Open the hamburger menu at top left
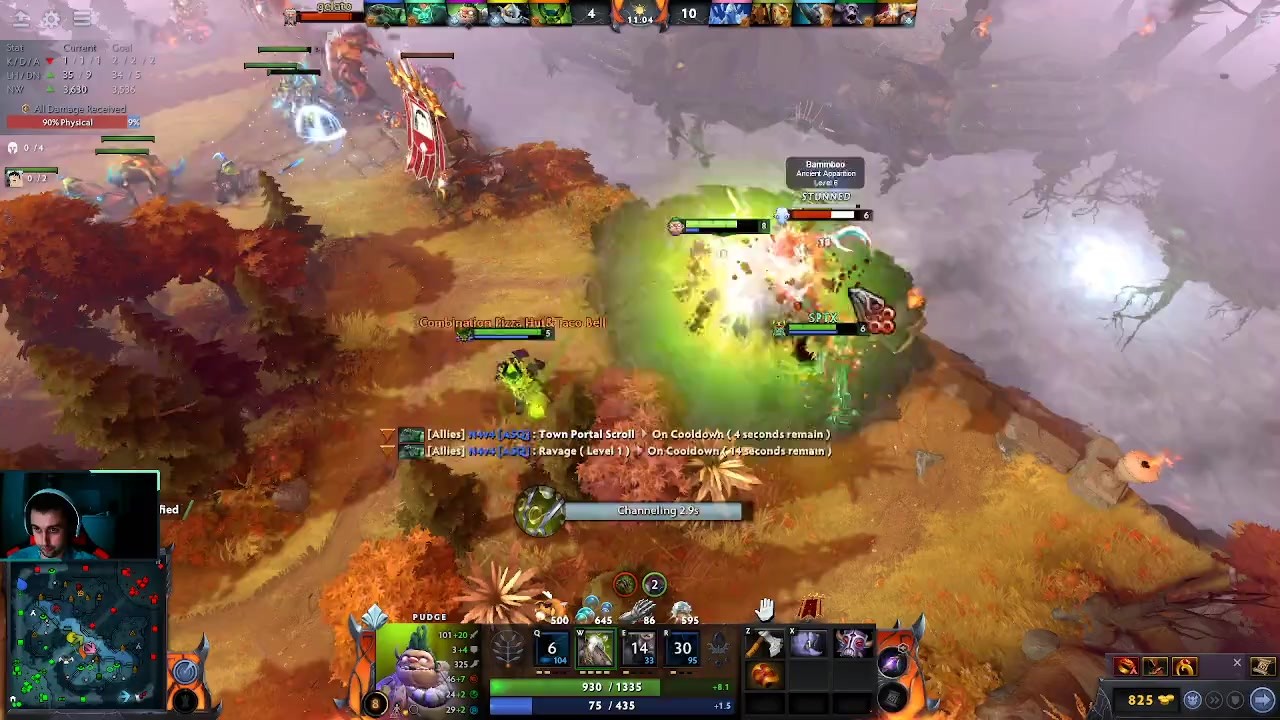Viewport: 1280px width, 720px height. (x=82, y=19)
